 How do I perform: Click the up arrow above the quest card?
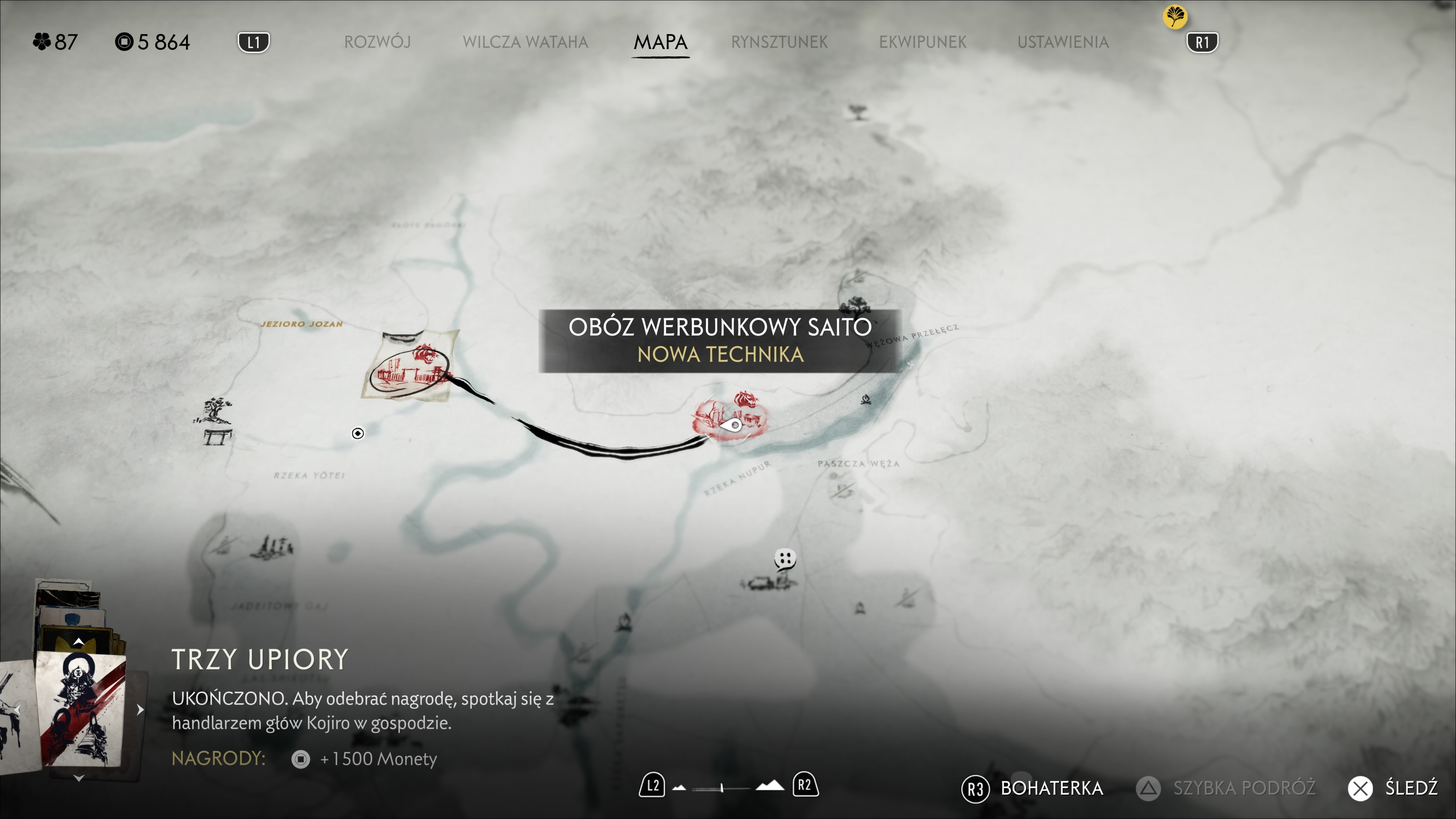click(x=78, y=642)
